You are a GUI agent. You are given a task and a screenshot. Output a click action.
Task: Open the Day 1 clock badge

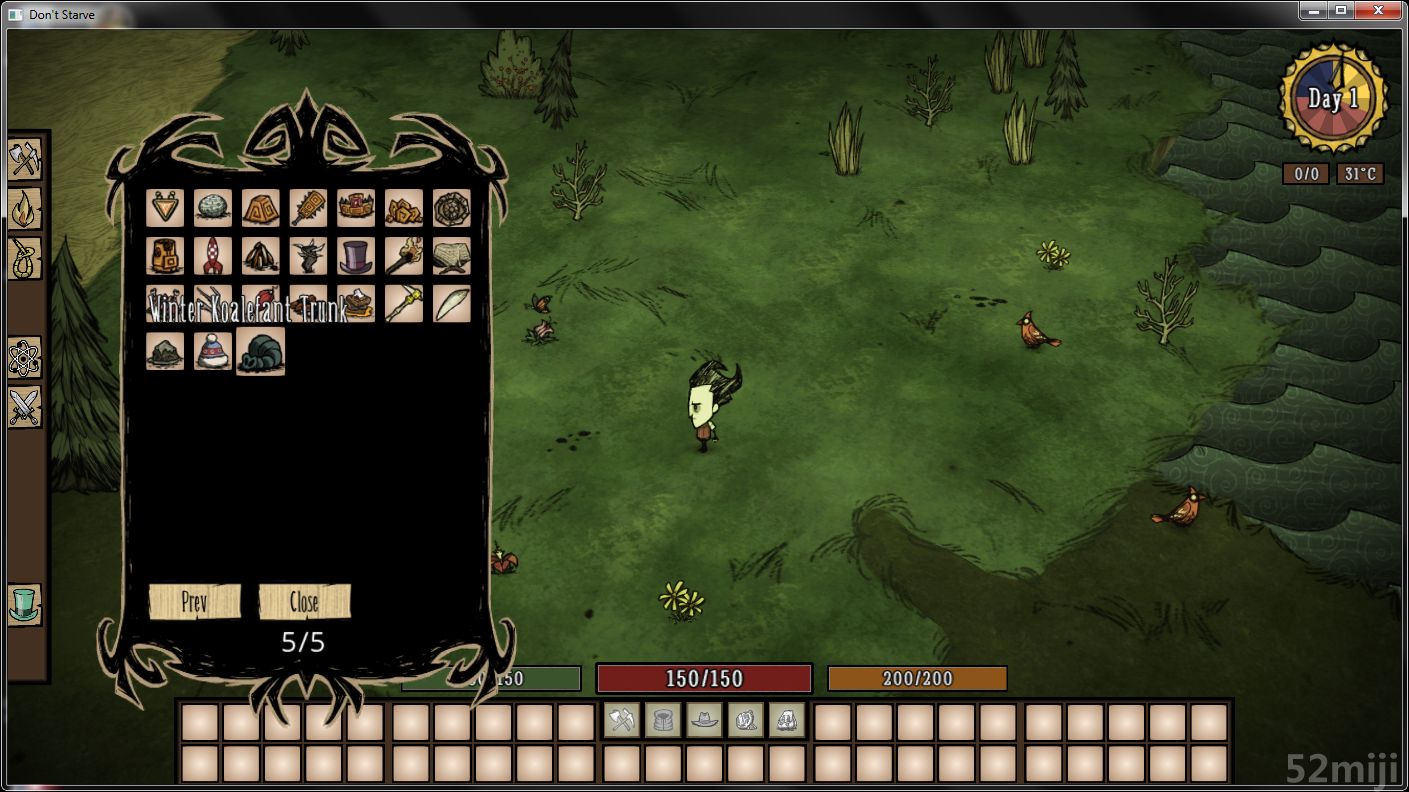1333,98
